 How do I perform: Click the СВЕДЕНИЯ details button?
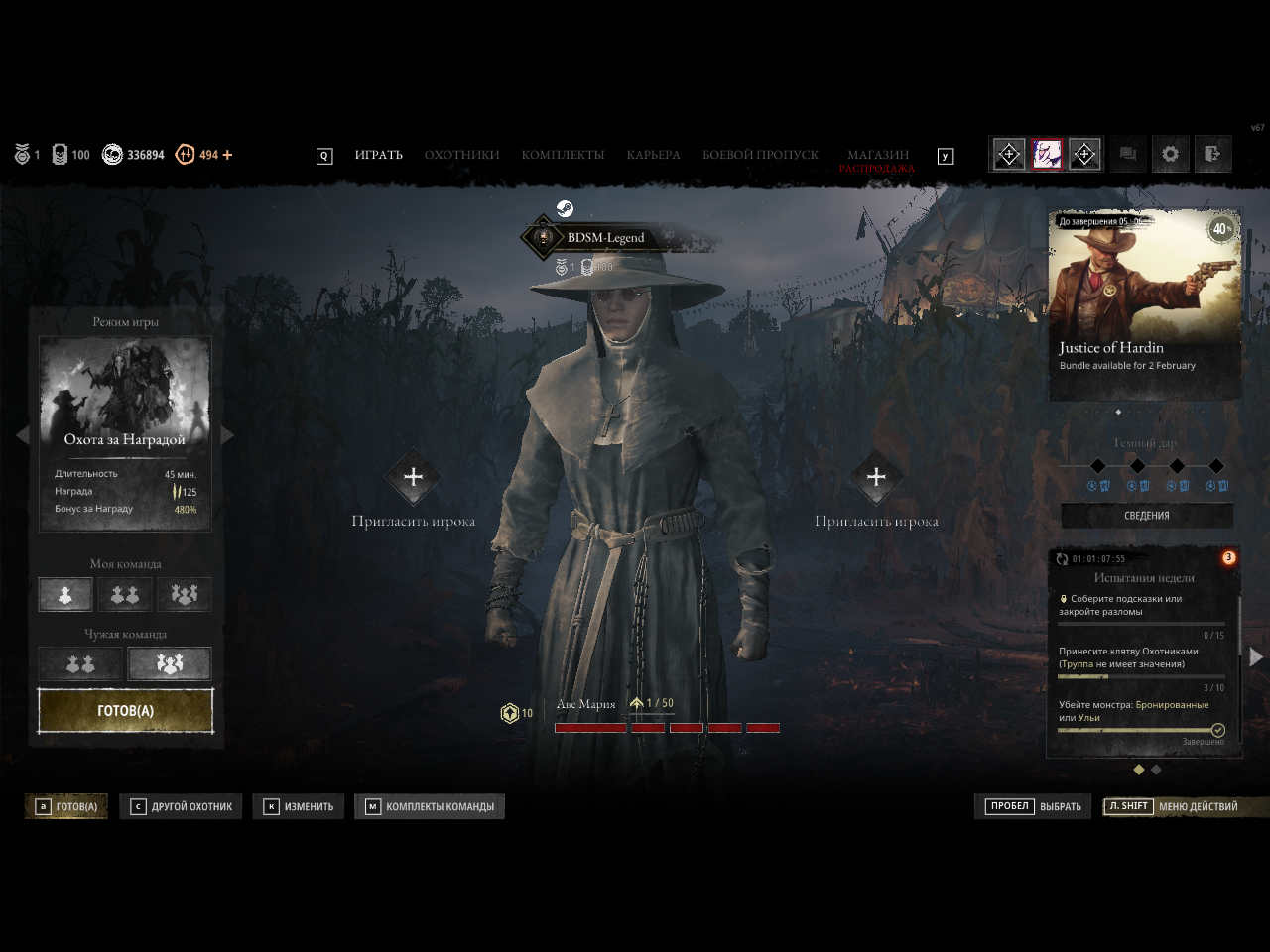tap(1147, 516)
